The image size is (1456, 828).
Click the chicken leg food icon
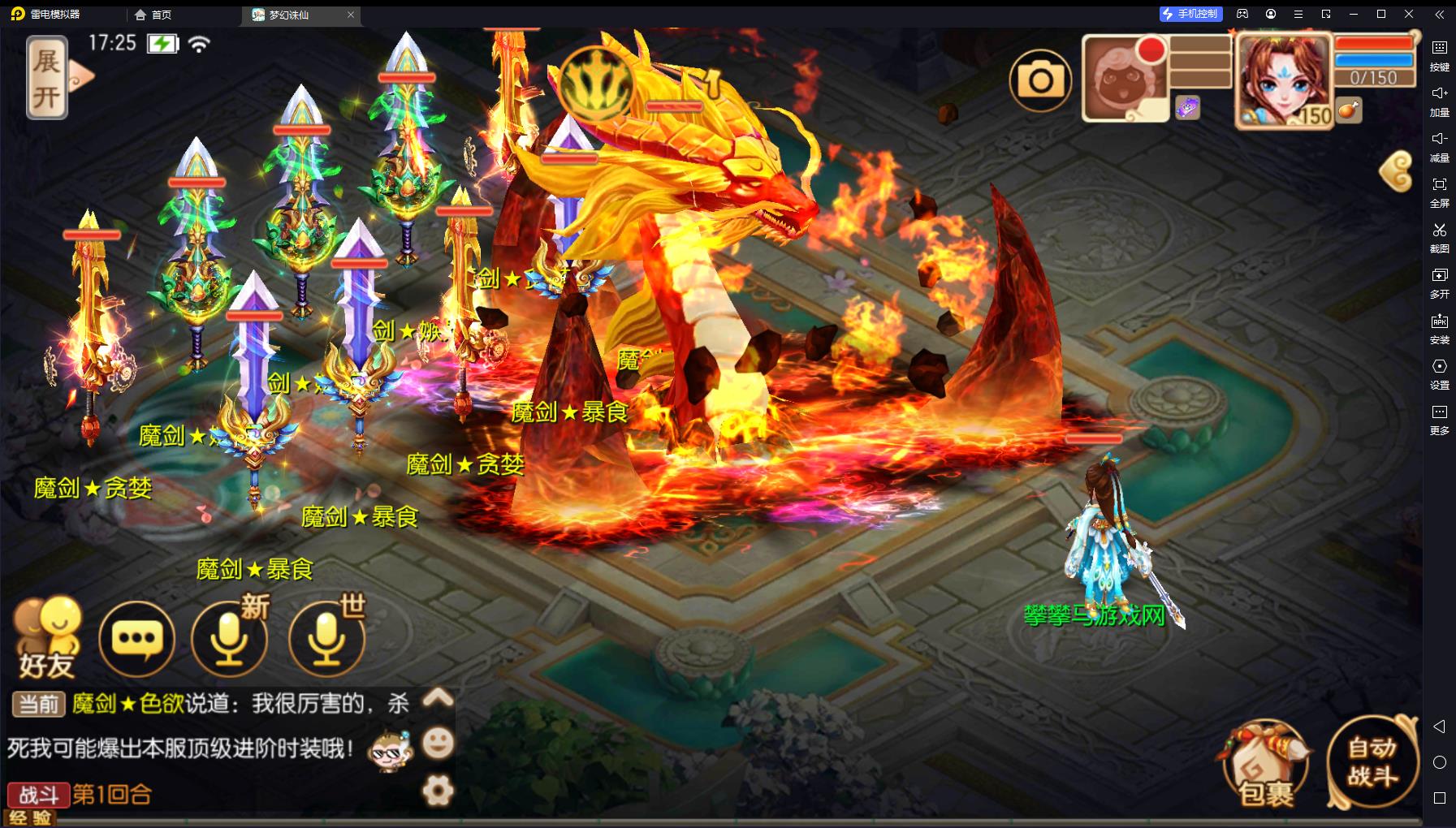(x=1349, y=110)
